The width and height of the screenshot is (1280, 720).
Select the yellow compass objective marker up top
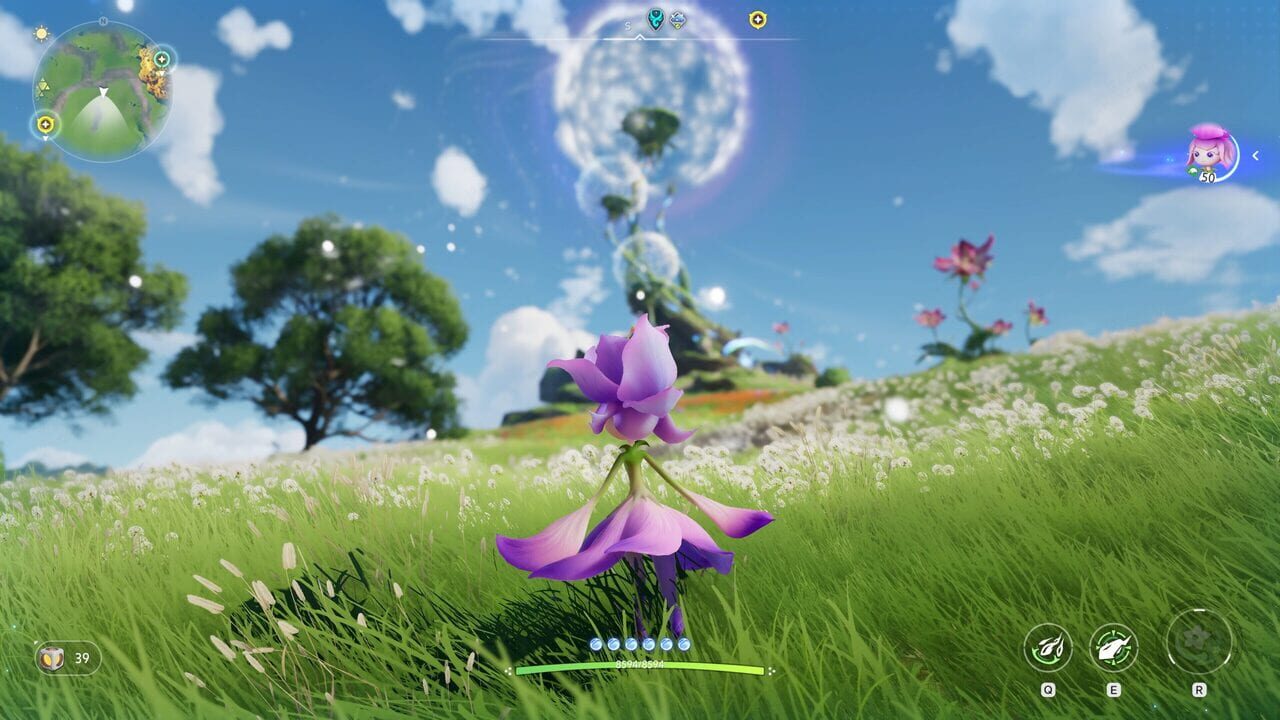pyautogui.click(x=758, y=18)
